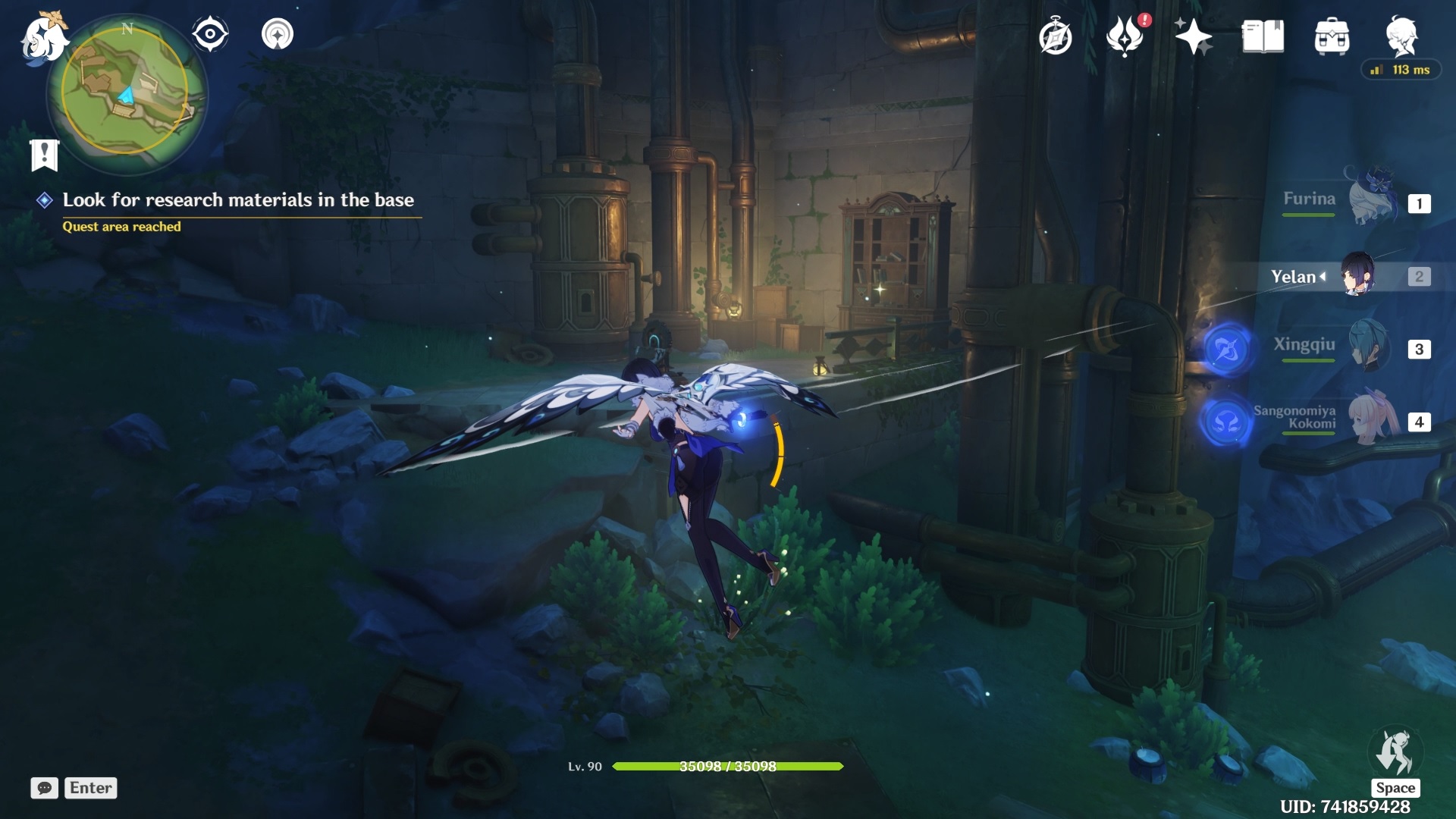Open the quest banner exclamation icon

[x=45, y=155]
